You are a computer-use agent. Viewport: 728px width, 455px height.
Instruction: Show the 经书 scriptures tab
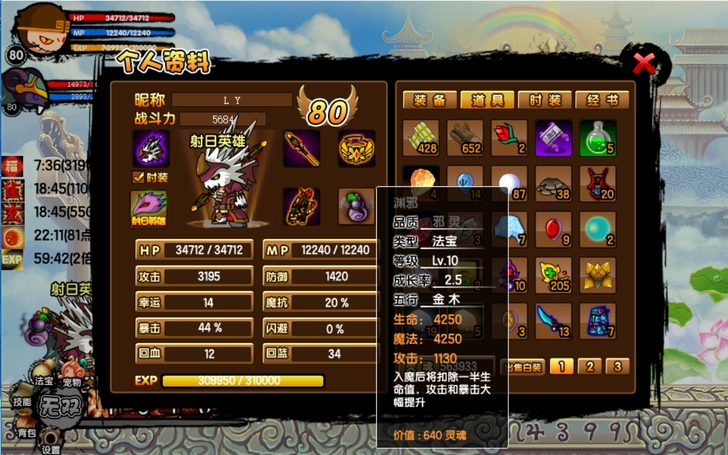pyautogui.click(x=606, y=100)
